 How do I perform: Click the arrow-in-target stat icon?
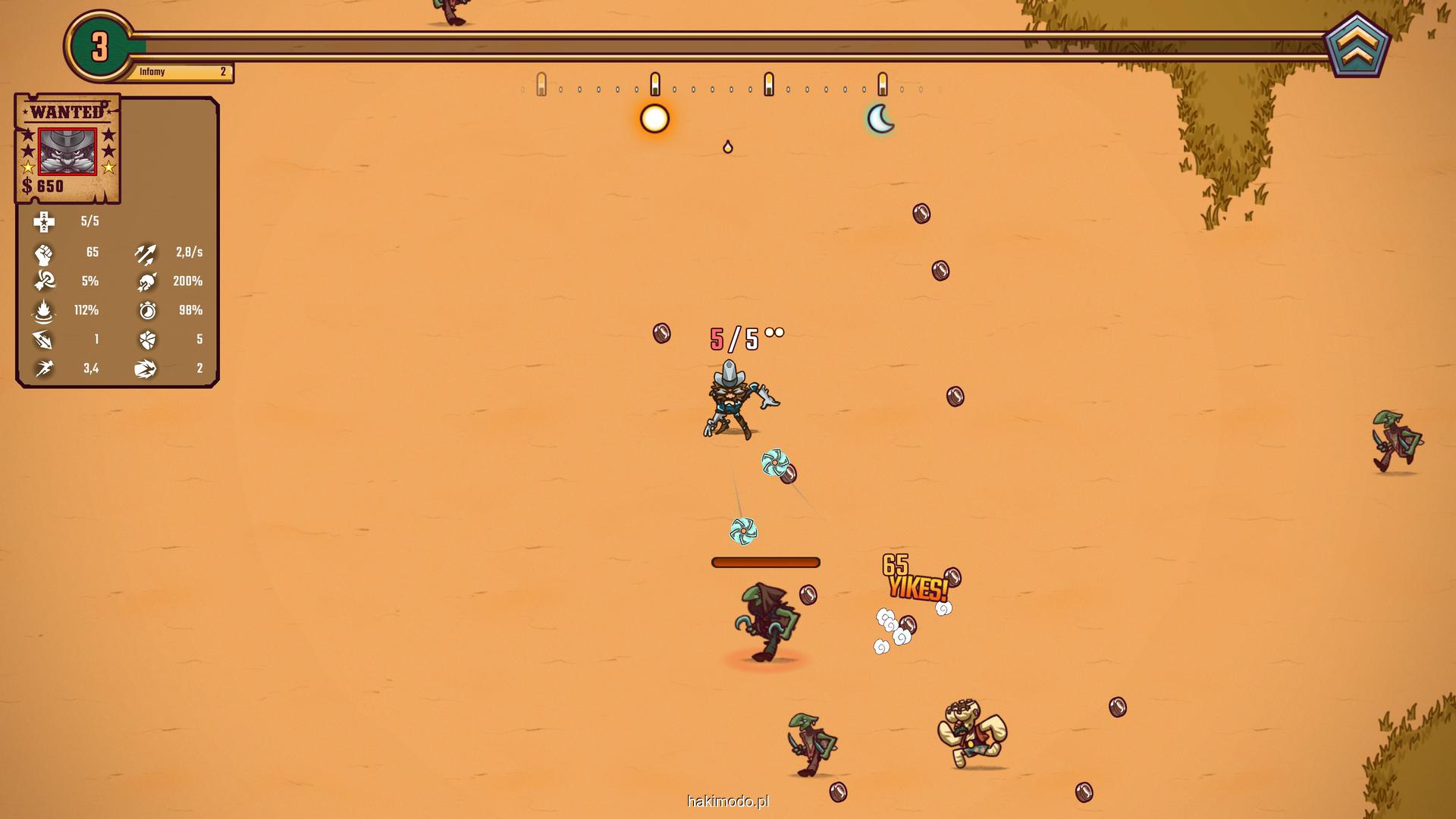44,281
